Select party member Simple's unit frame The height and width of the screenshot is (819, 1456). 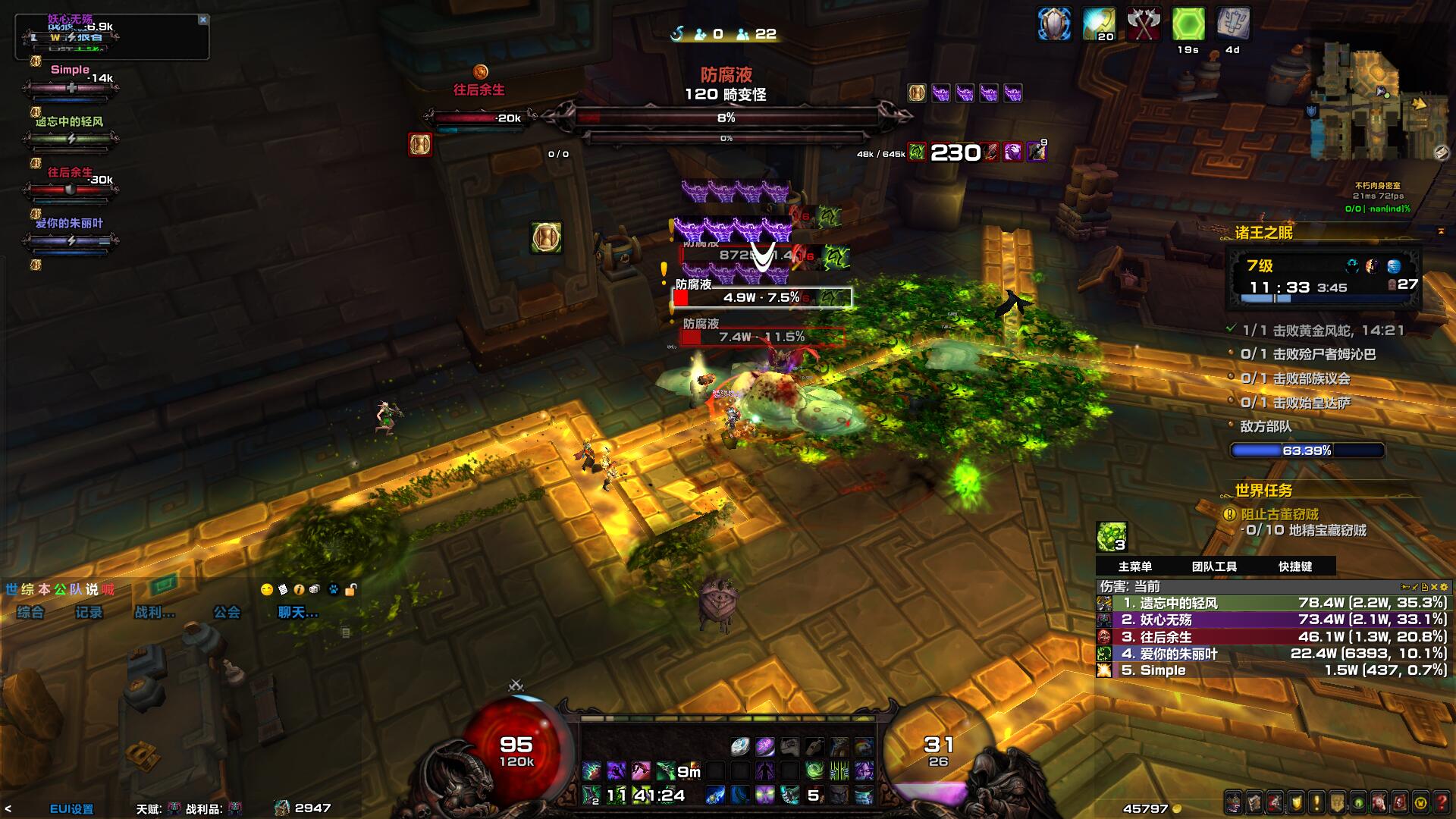71,88
